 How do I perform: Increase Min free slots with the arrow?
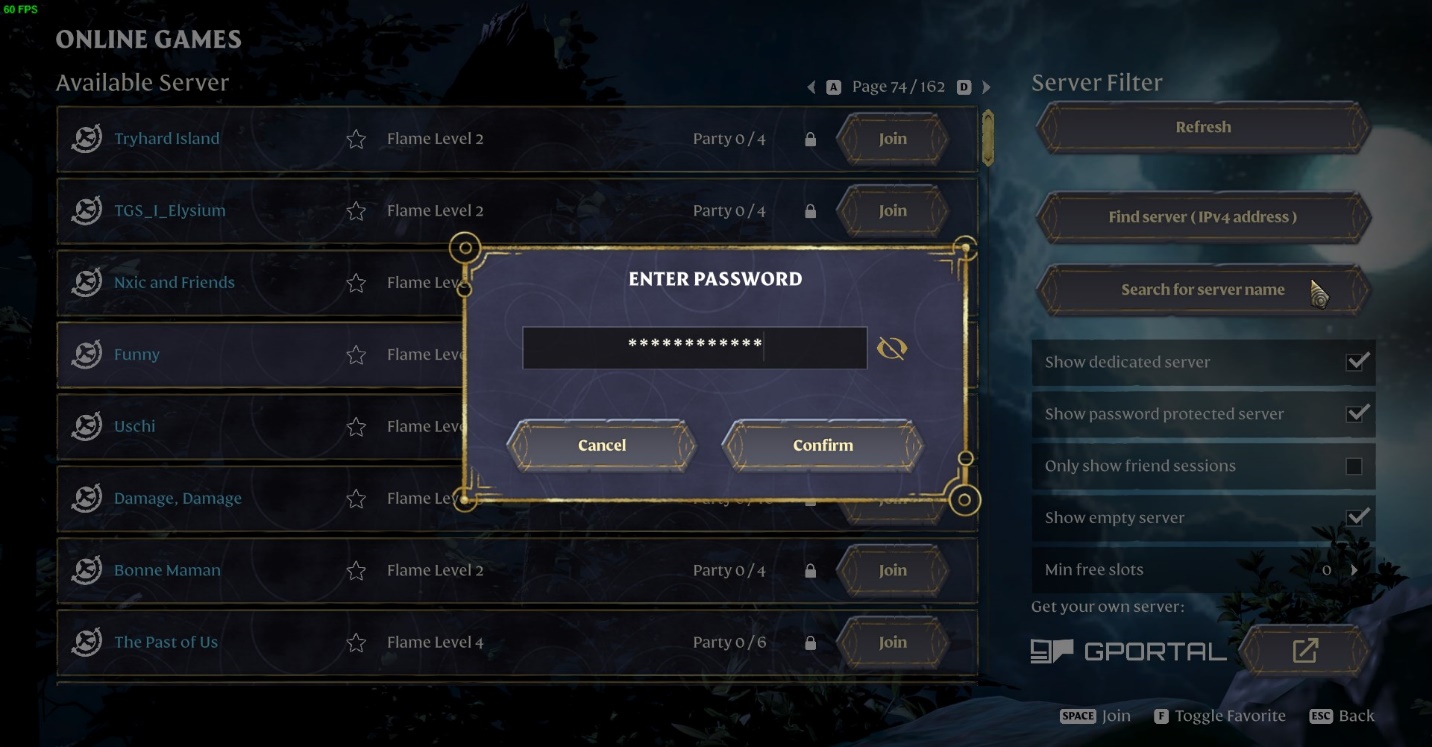(1357, 569)
